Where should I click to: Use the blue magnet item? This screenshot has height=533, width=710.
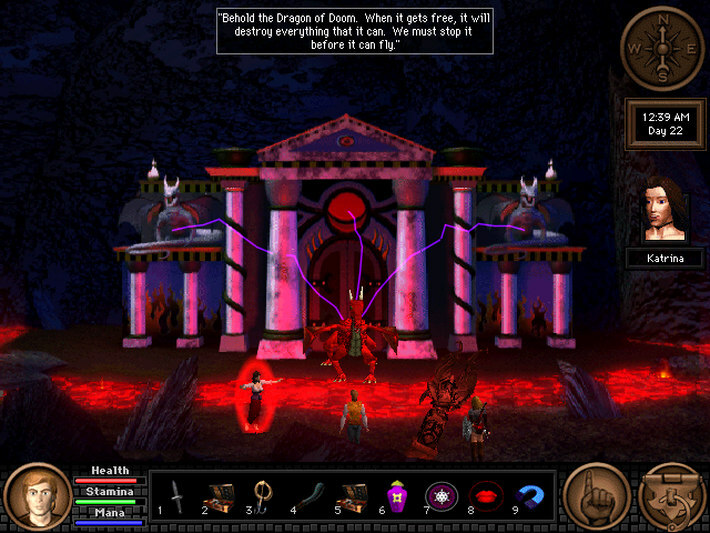pos(528,496)
